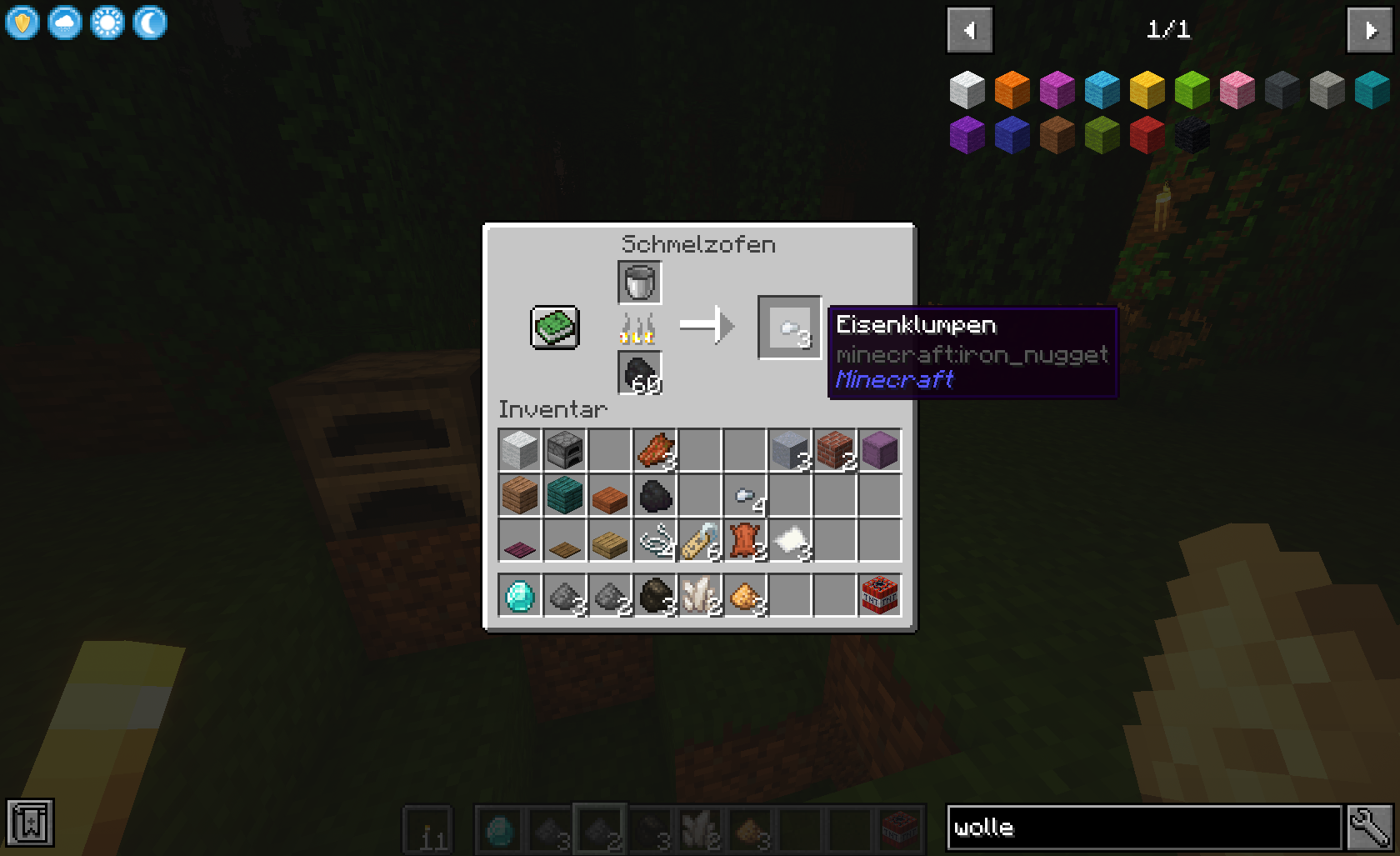The height and width of the screenshot is (856, 1400).
Task: Select the white wool swatch in JEI results
Action: click(967, 90)
